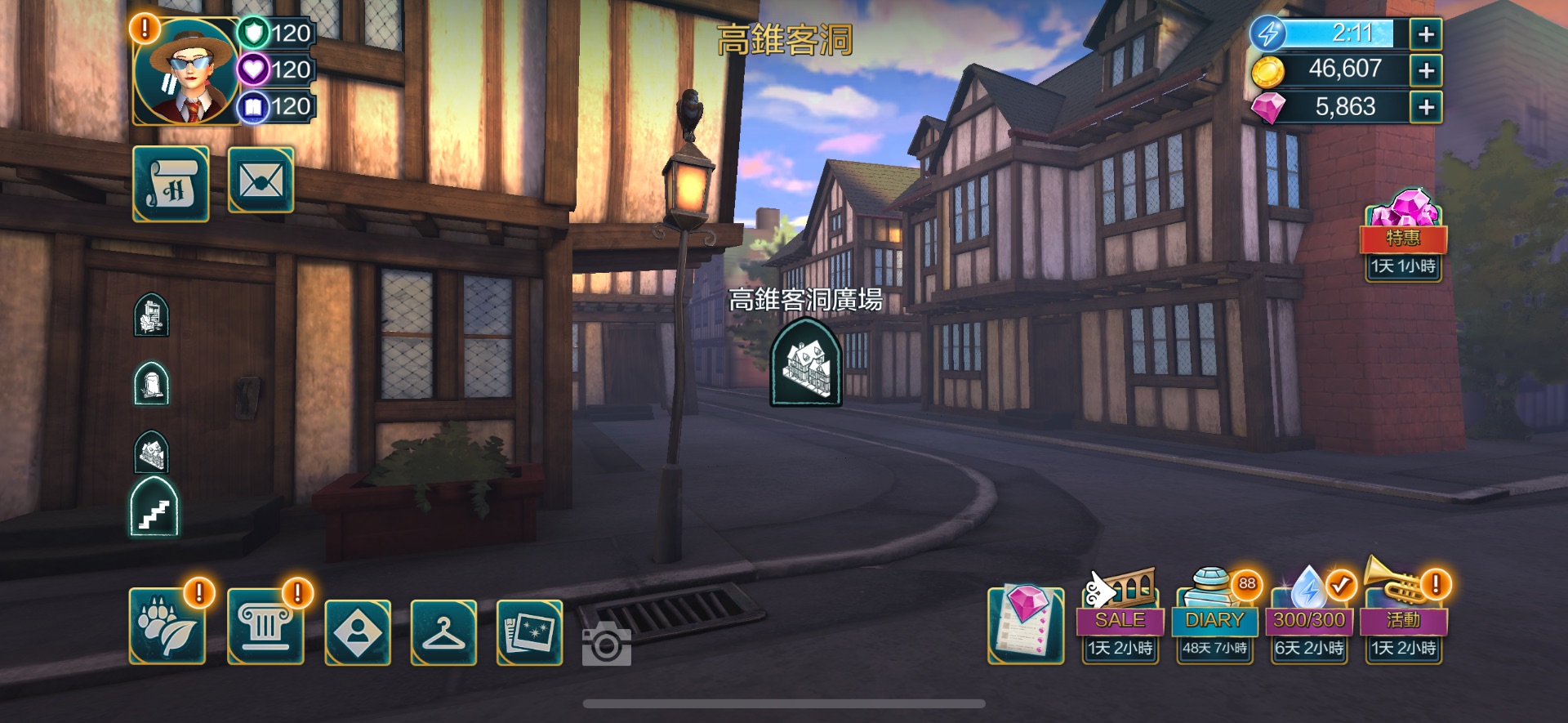
Task: Open the wardrobe hanger menu
Action: tap(443, 632)
